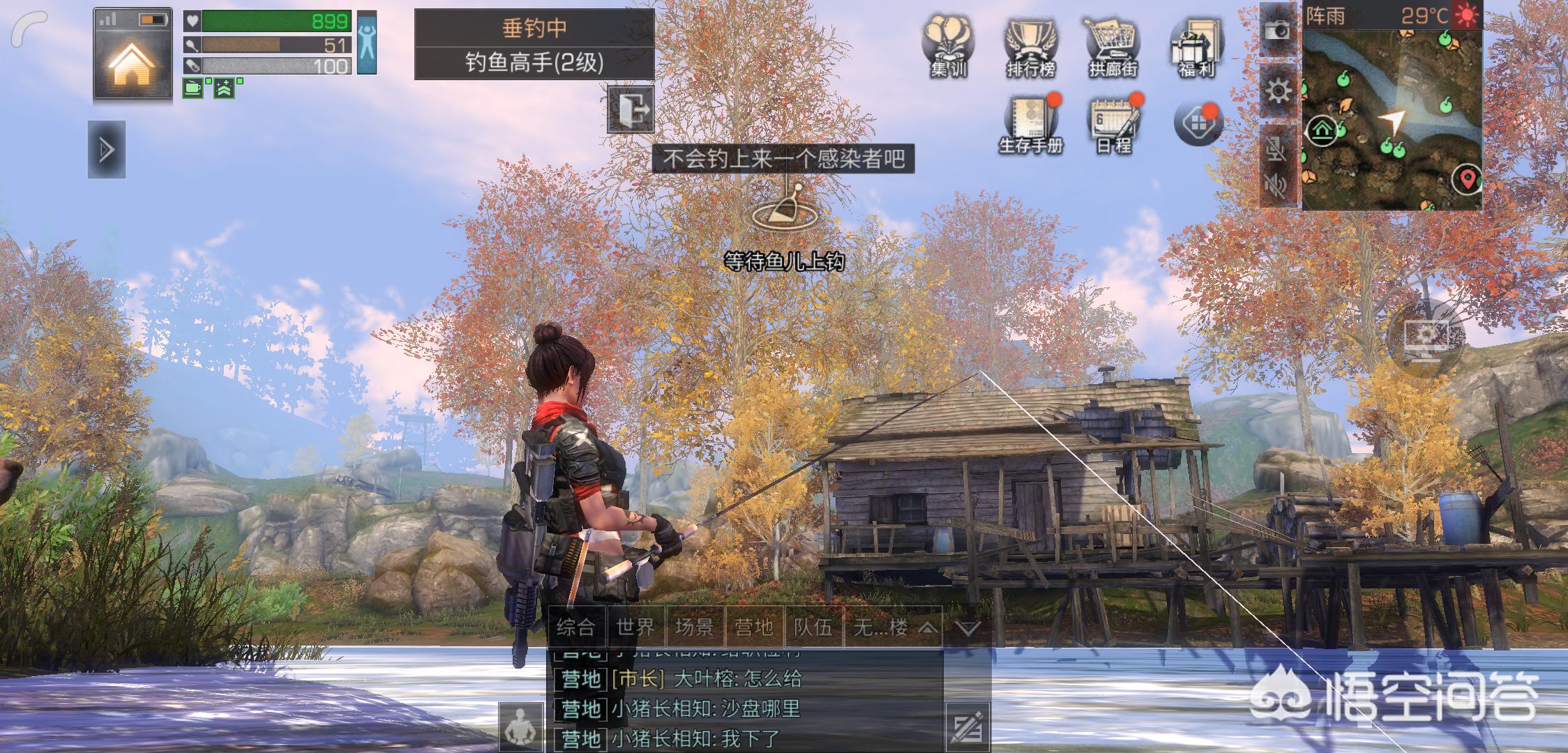Switch to the 世界 chat tab
Image resolution: width=1568 pixels, height=753 pixels.
(635, 627)
